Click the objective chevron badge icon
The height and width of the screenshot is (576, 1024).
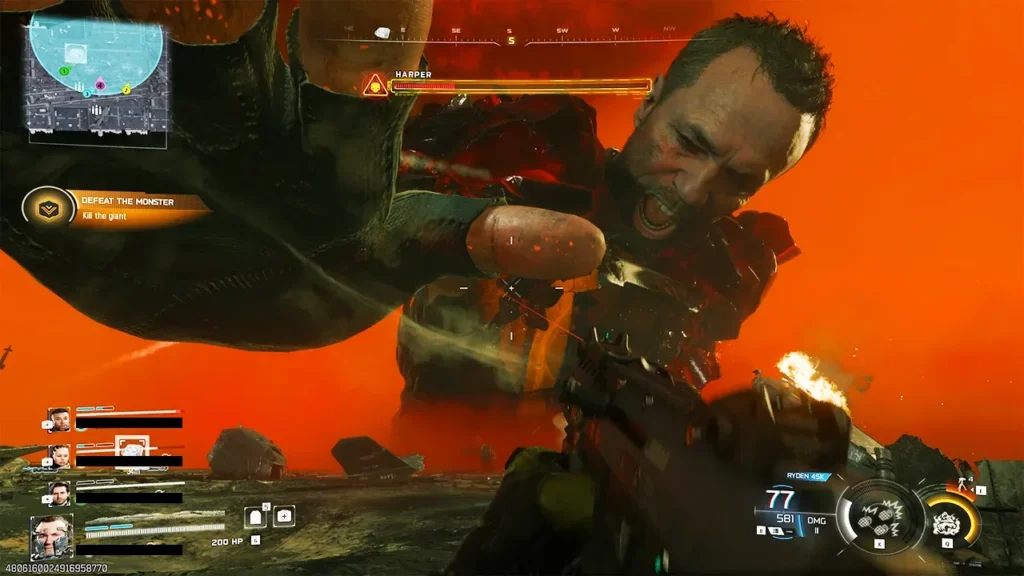point(44,208)
